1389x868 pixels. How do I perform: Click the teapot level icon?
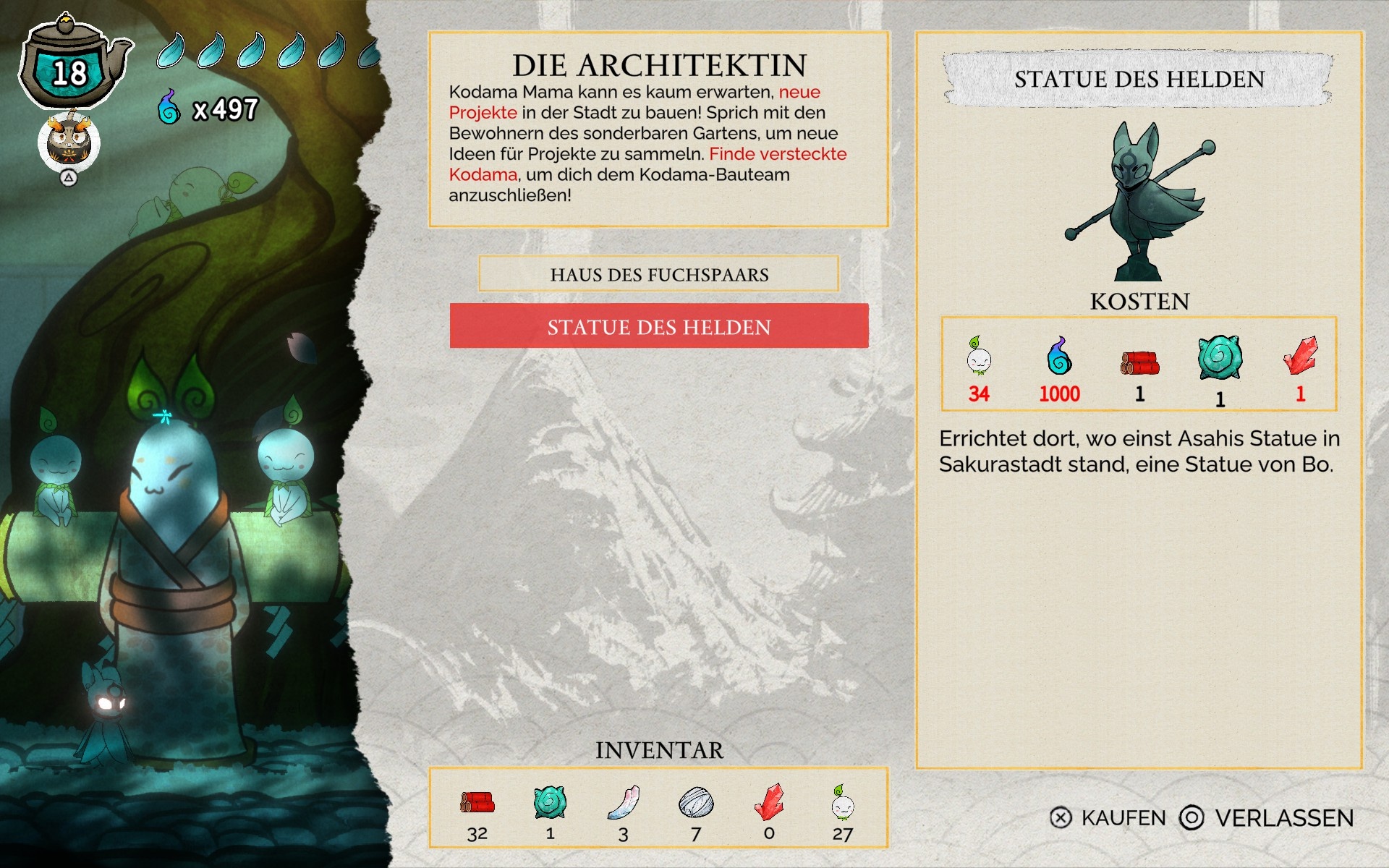(71, 67)
